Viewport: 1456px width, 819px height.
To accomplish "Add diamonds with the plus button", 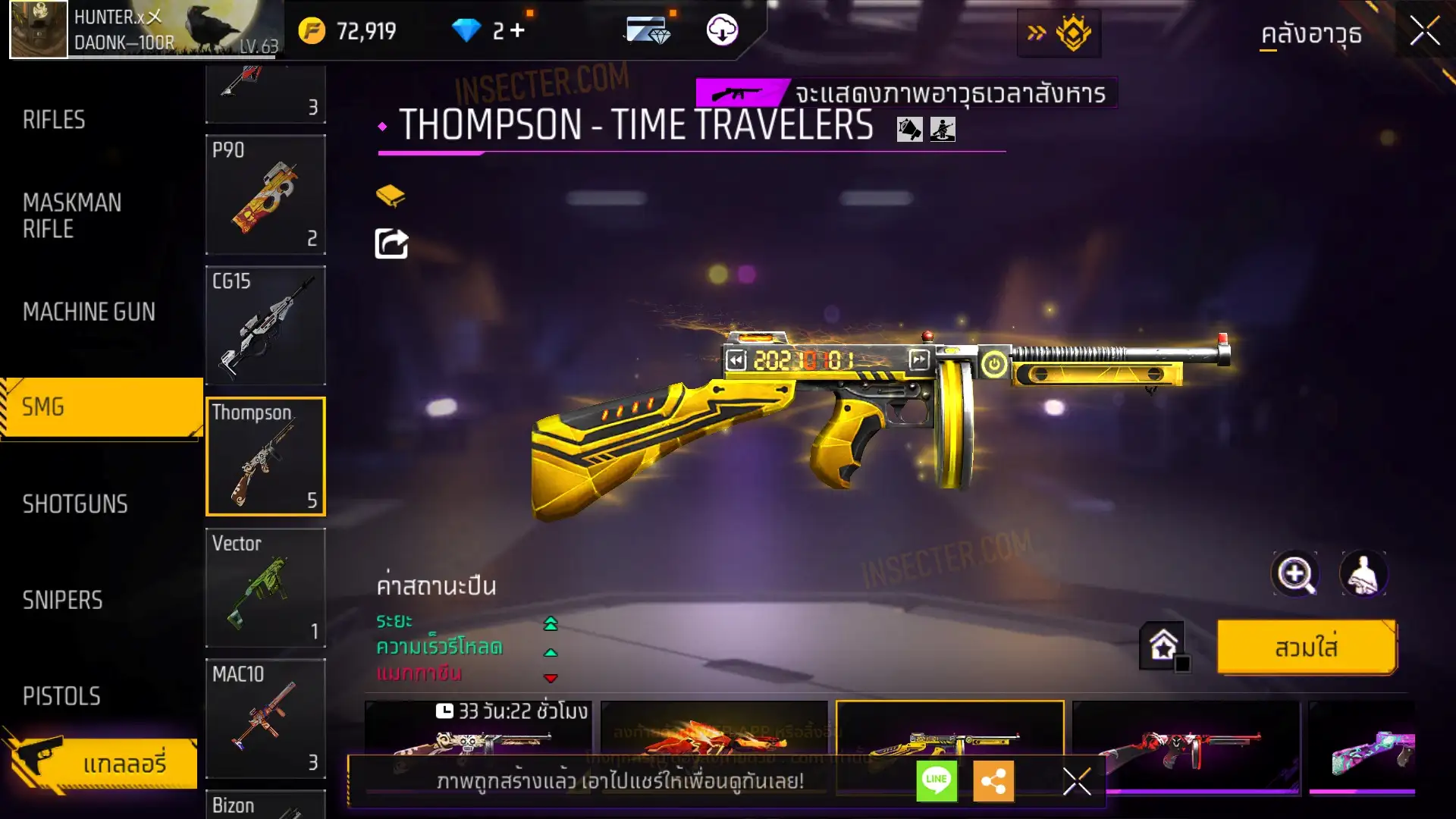I will [517, 31].
